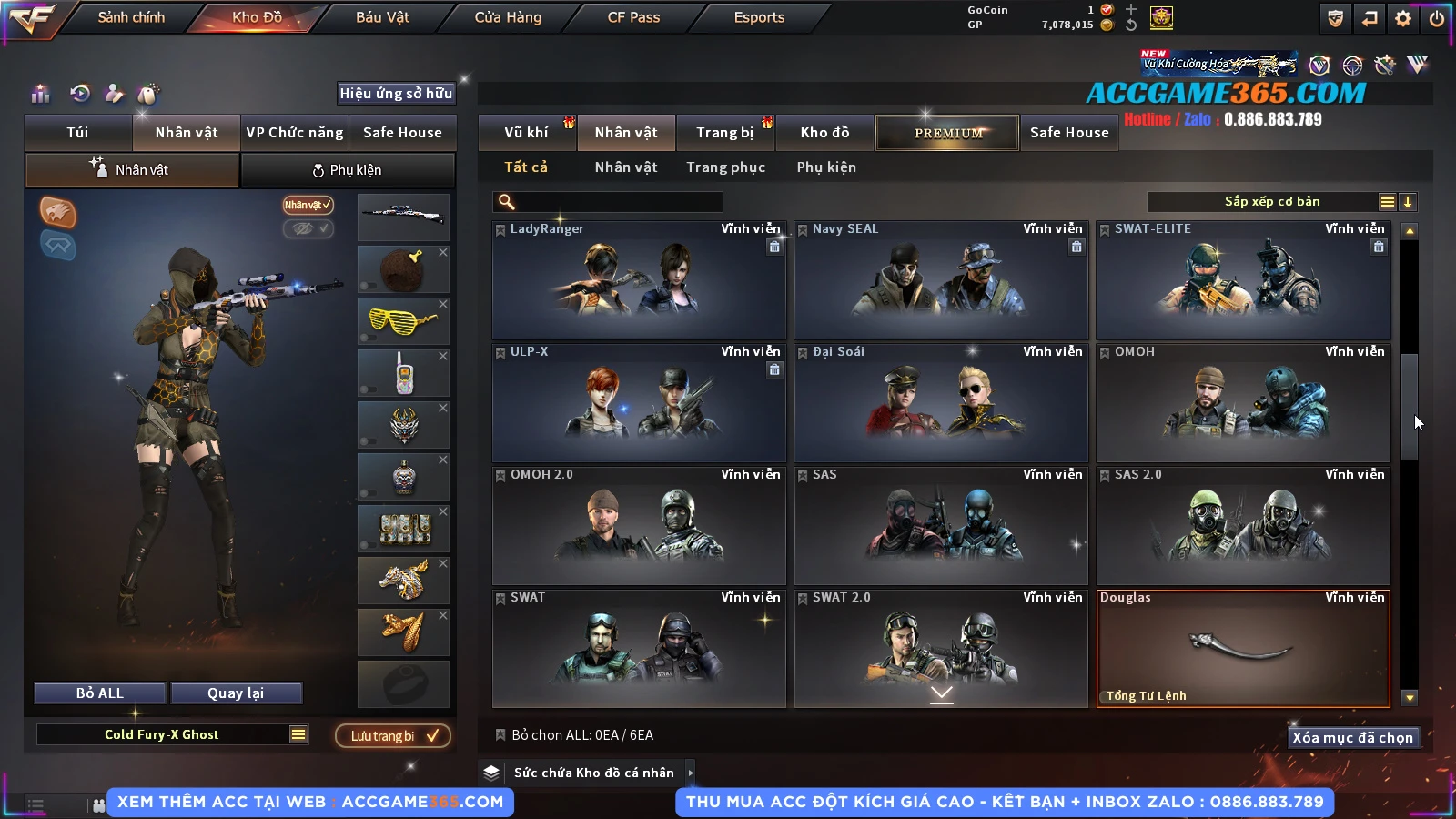Image resolution: width=1456 pixels, height=819 pixels.
Task: Select the Vũ khí storage tab
Action: click(526, 133)
